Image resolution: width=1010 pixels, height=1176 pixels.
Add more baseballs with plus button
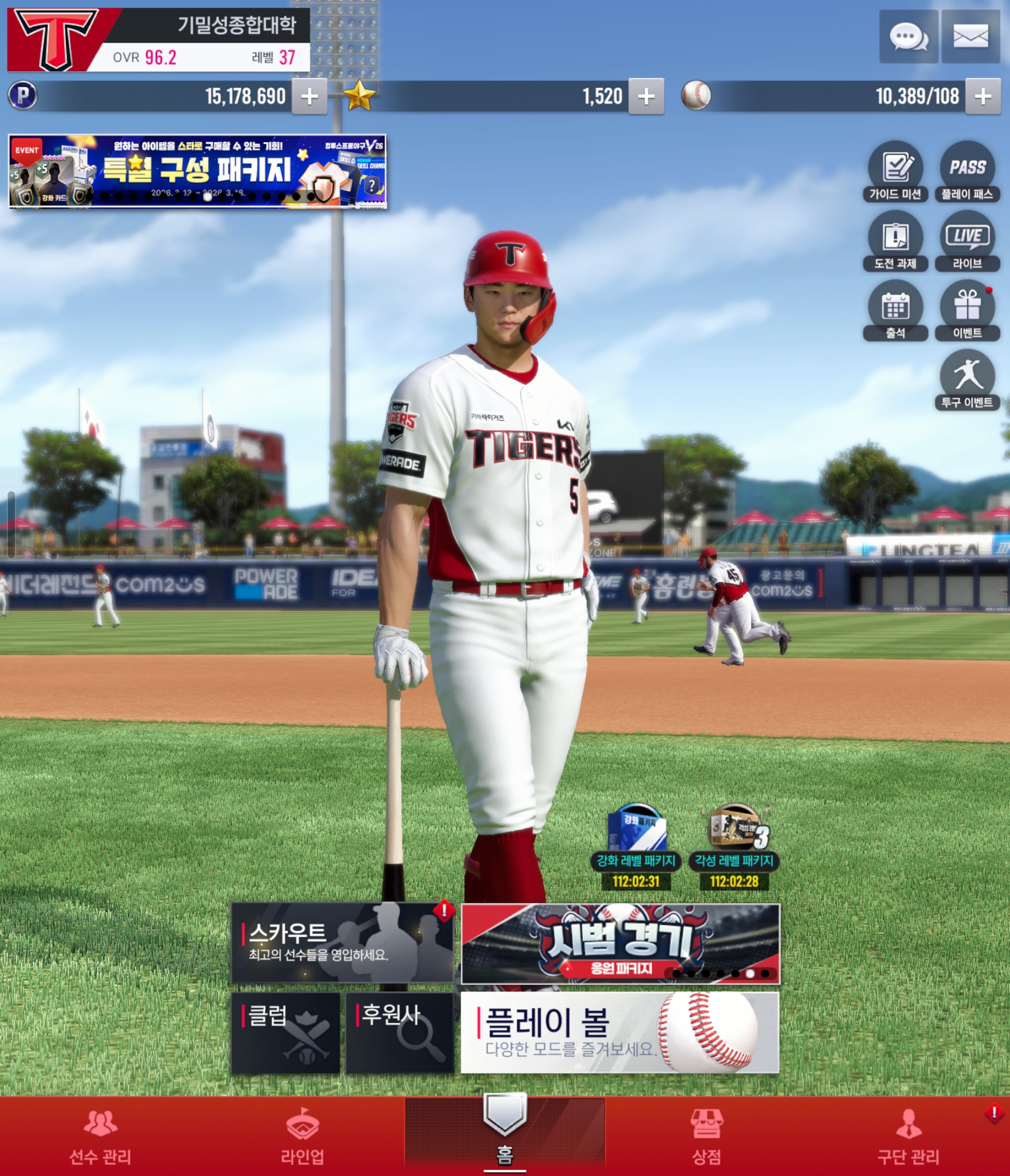click(x=983, y=96)
